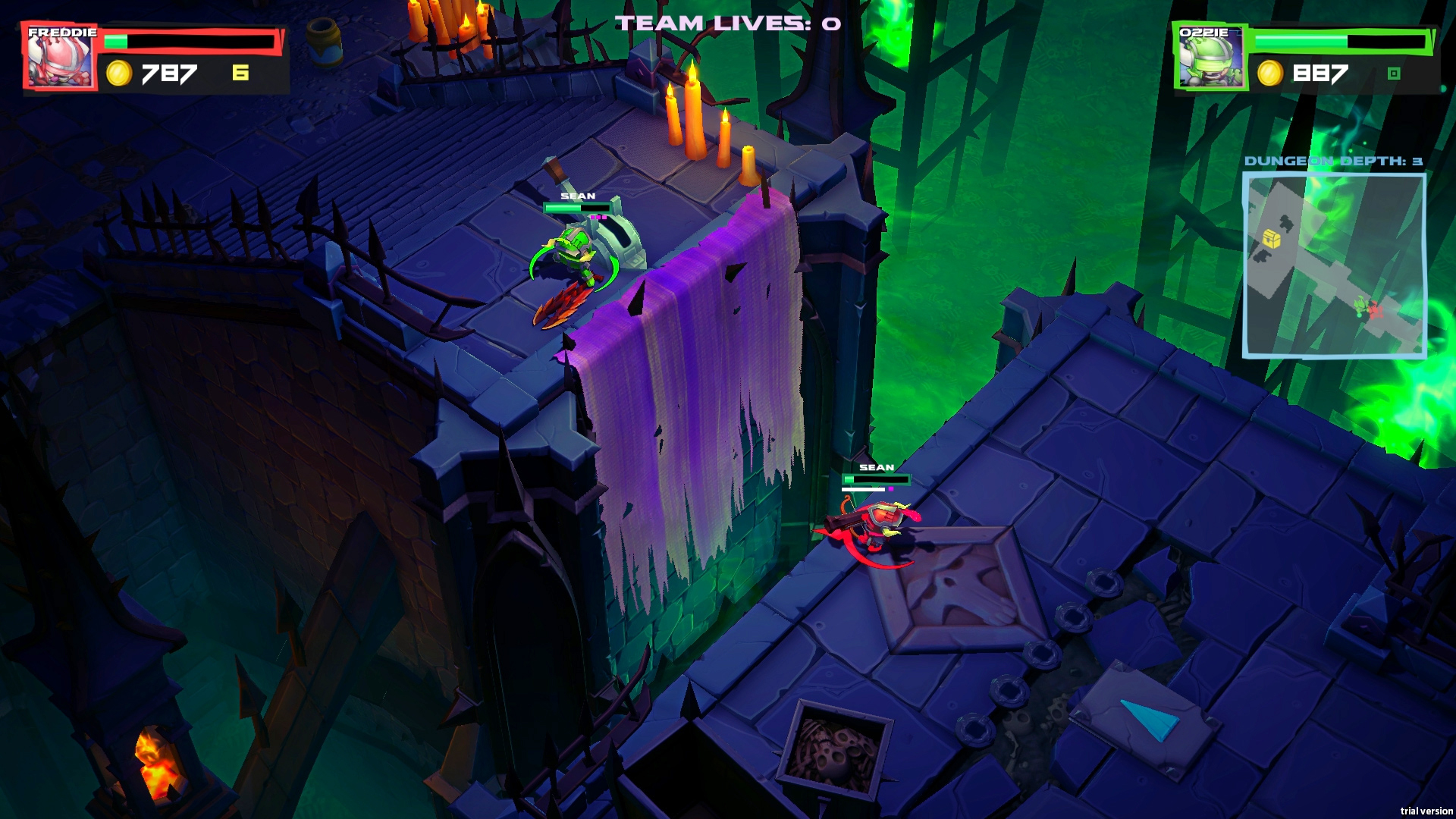Click the TEAM LIVES: 0 heading
The width and height of the screenshot is (1456, 819).
[726, 23]
